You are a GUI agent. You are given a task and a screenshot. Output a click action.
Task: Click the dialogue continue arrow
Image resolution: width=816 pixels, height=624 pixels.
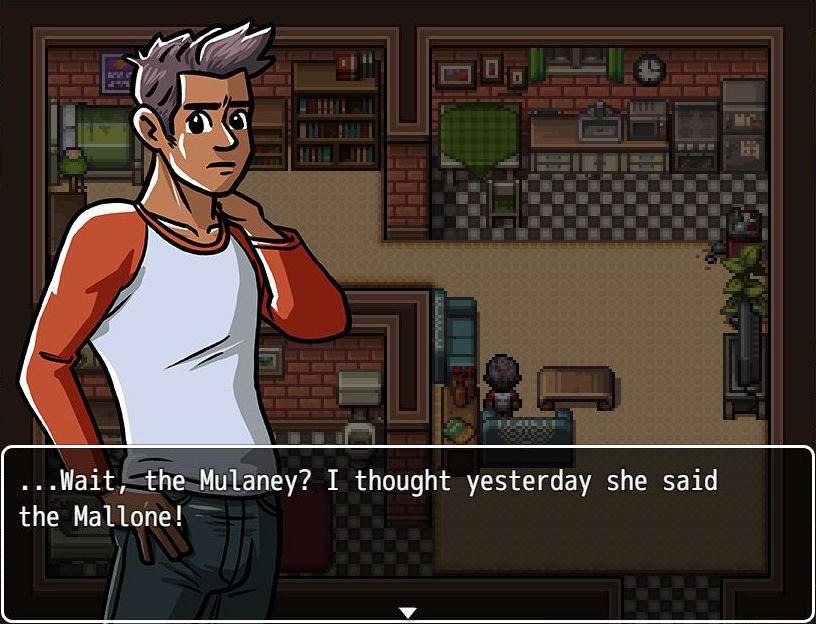tap(407, 612)
